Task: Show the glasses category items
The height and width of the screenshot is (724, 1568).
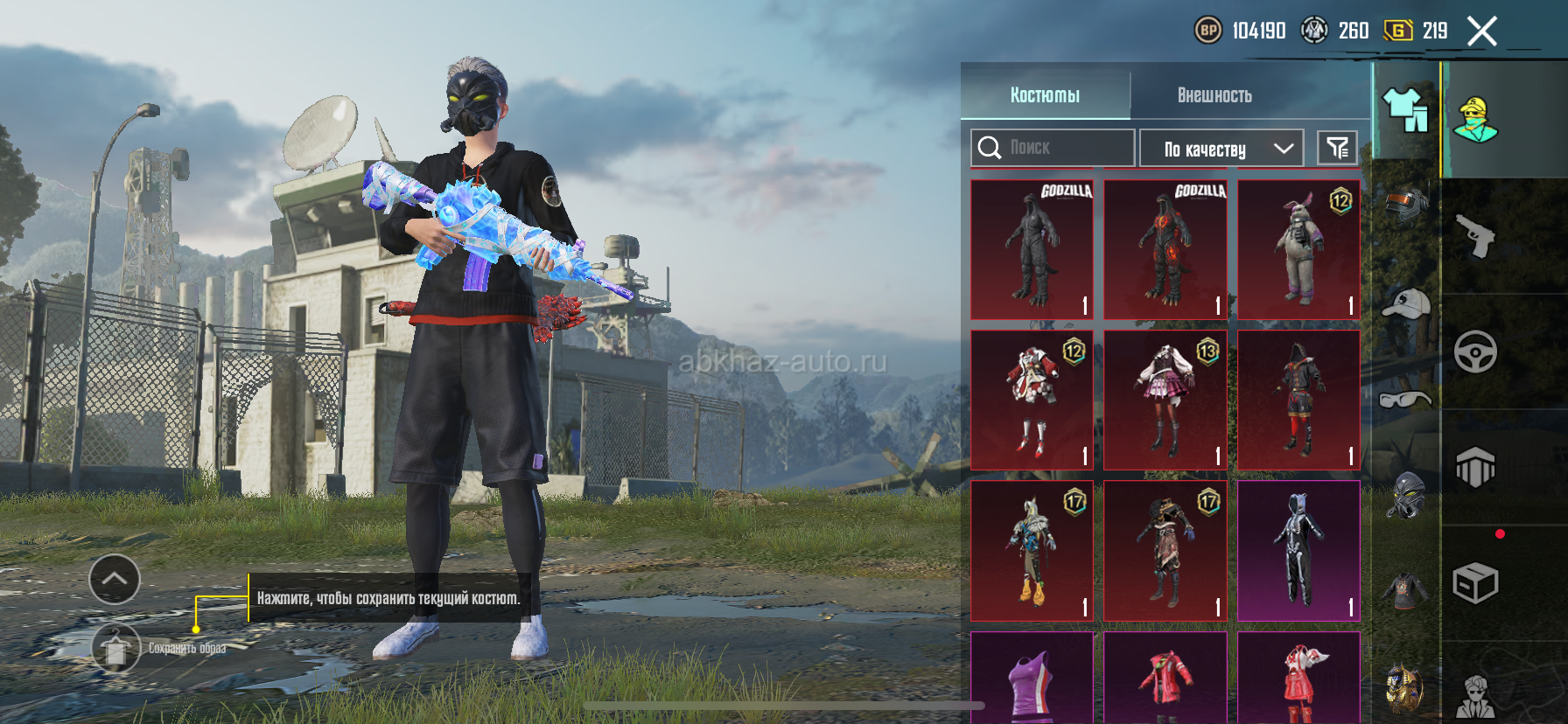Action: coord(1406,400)
